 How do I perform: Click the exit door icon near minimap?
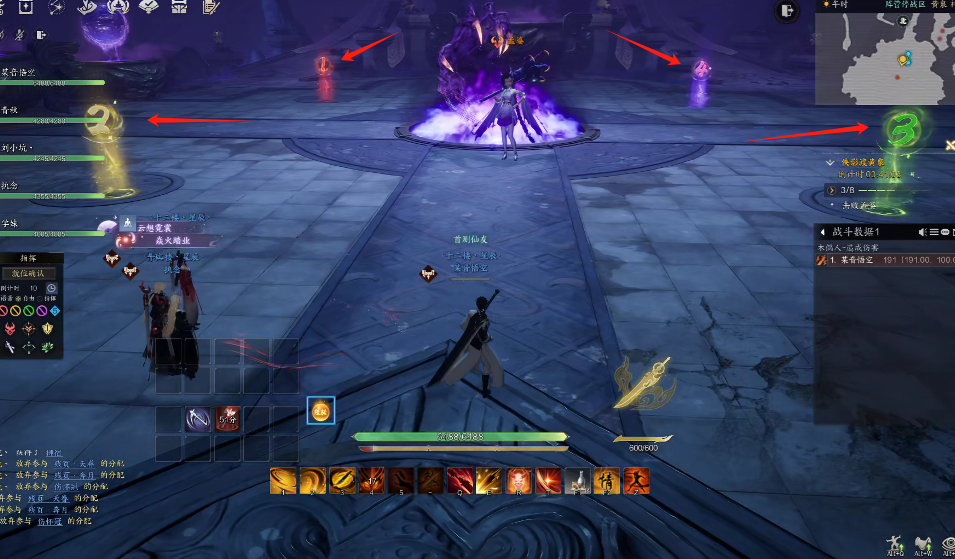(x=789, y=10)
